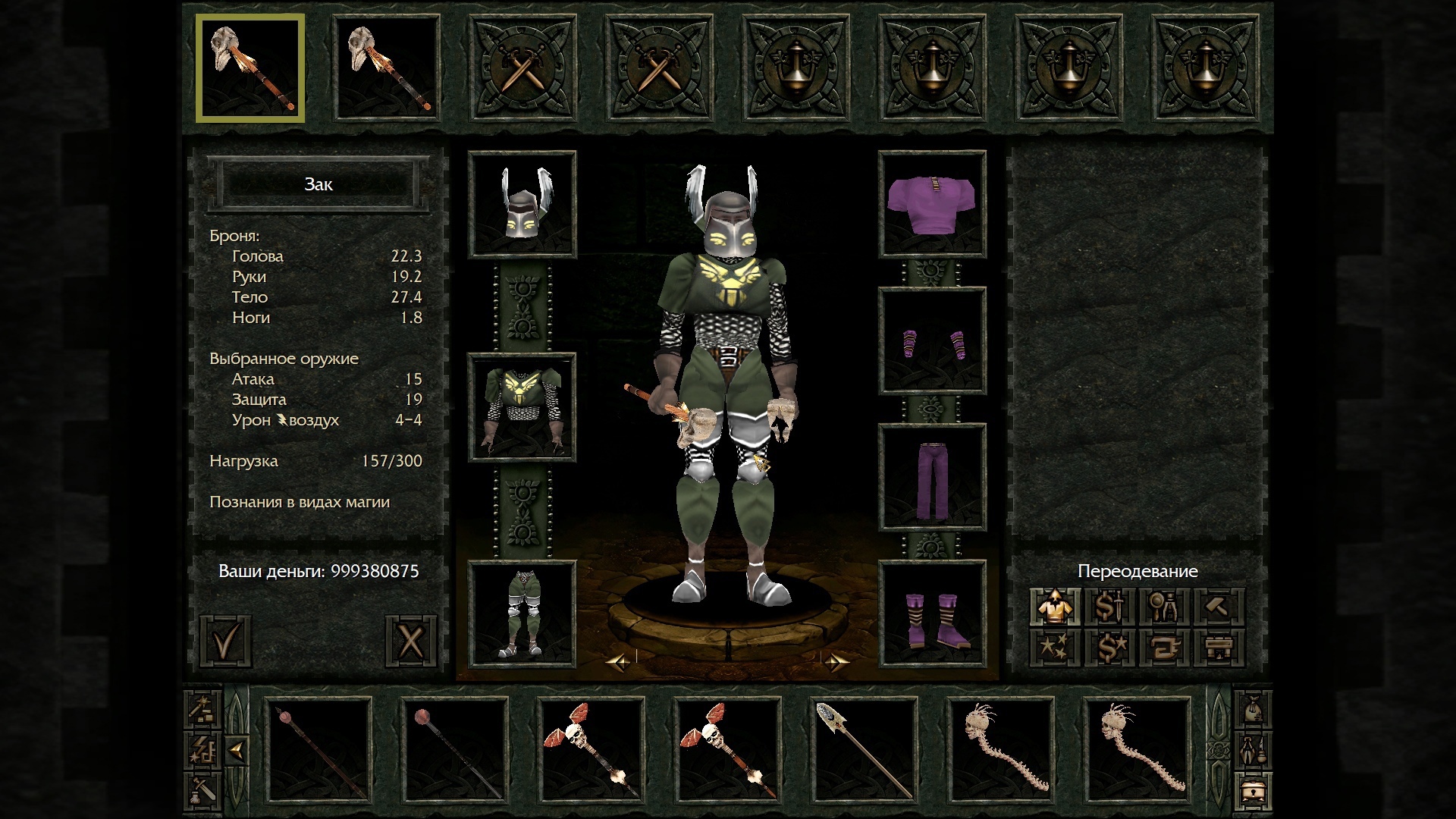1456x819 pixels.
Task: Select the purple trousers slot
Action: click(x=932, y=477)
